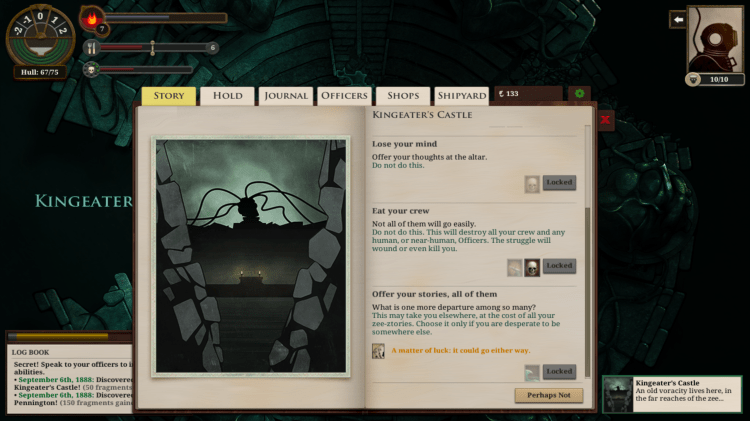Open the Shipyard tab
Viewport: 750px width, 421px height.
click(x=461, y=96)
